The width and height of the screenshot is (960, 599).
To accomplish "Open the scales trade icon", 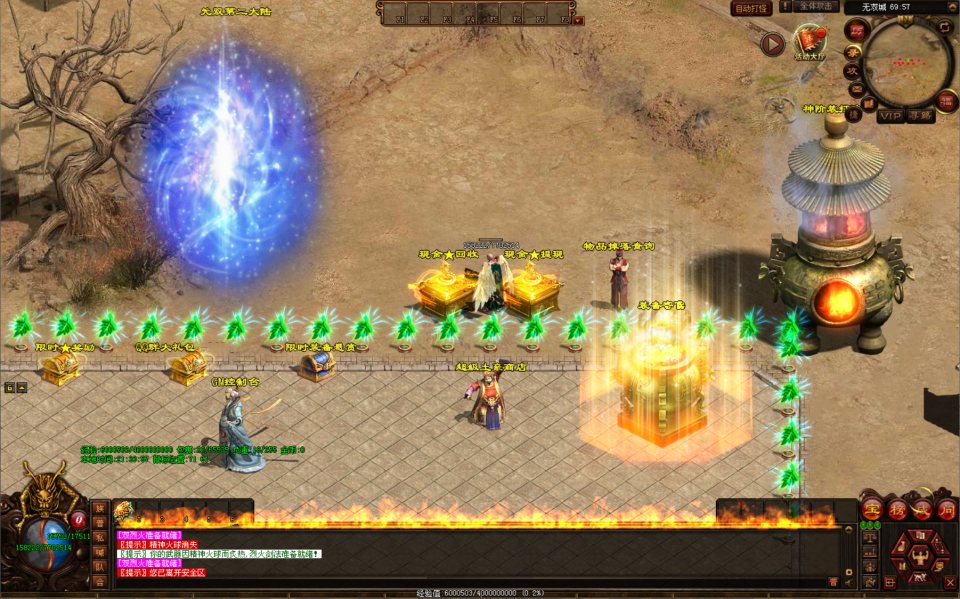I will tap(871, 537).
